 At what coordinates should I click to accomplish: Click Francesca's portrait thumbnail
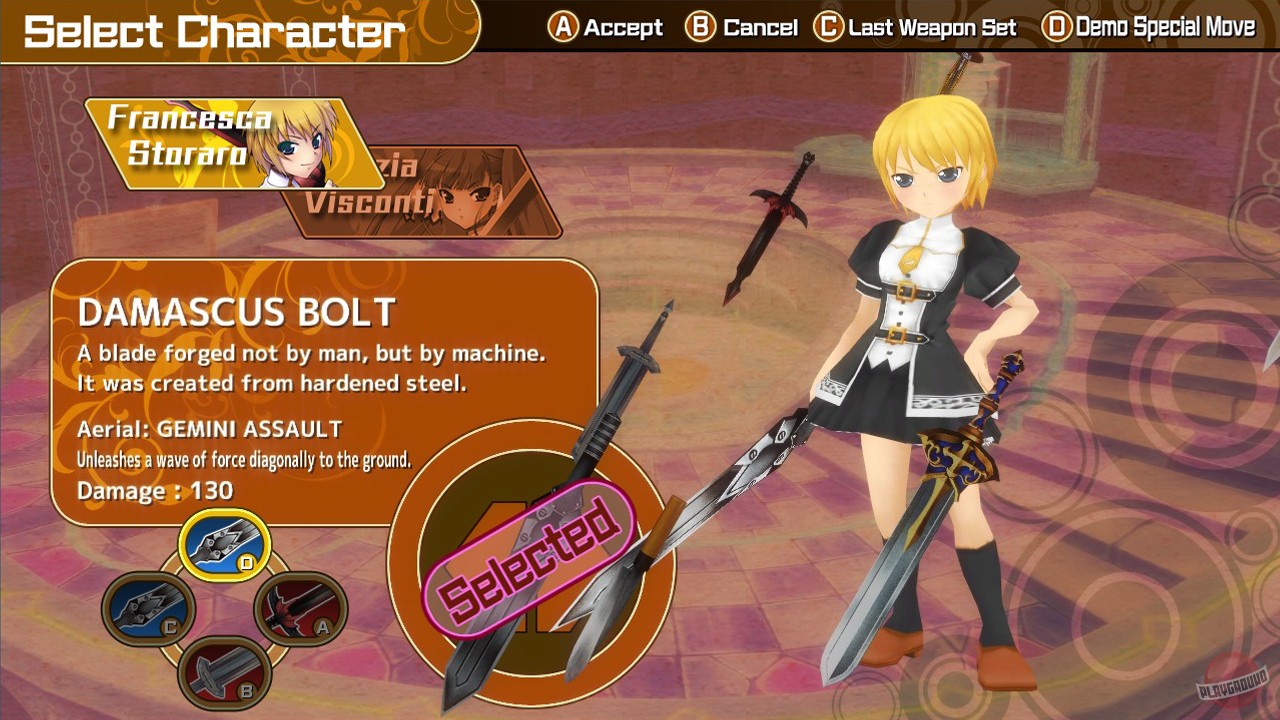click(297, 150)
